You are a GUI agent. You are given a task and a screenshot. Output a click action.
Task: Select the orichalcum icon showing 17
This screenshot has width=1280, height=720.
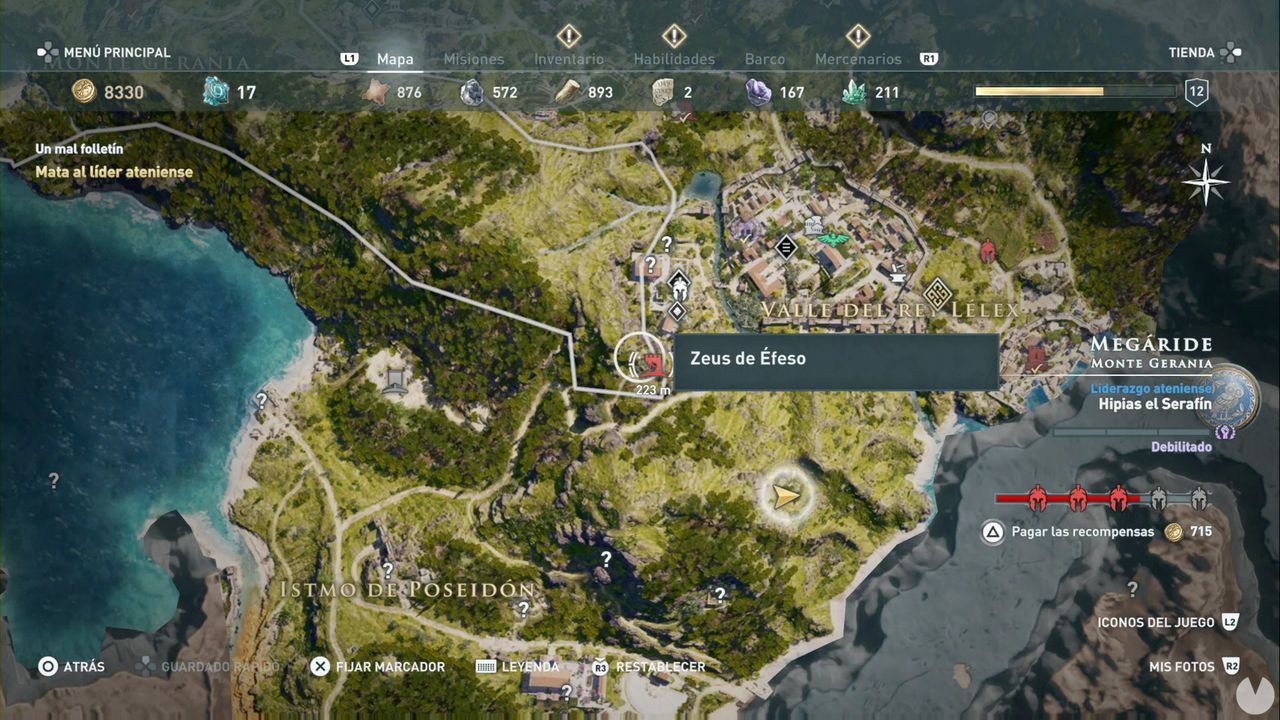pyautogui.click(x=212, y=91)
